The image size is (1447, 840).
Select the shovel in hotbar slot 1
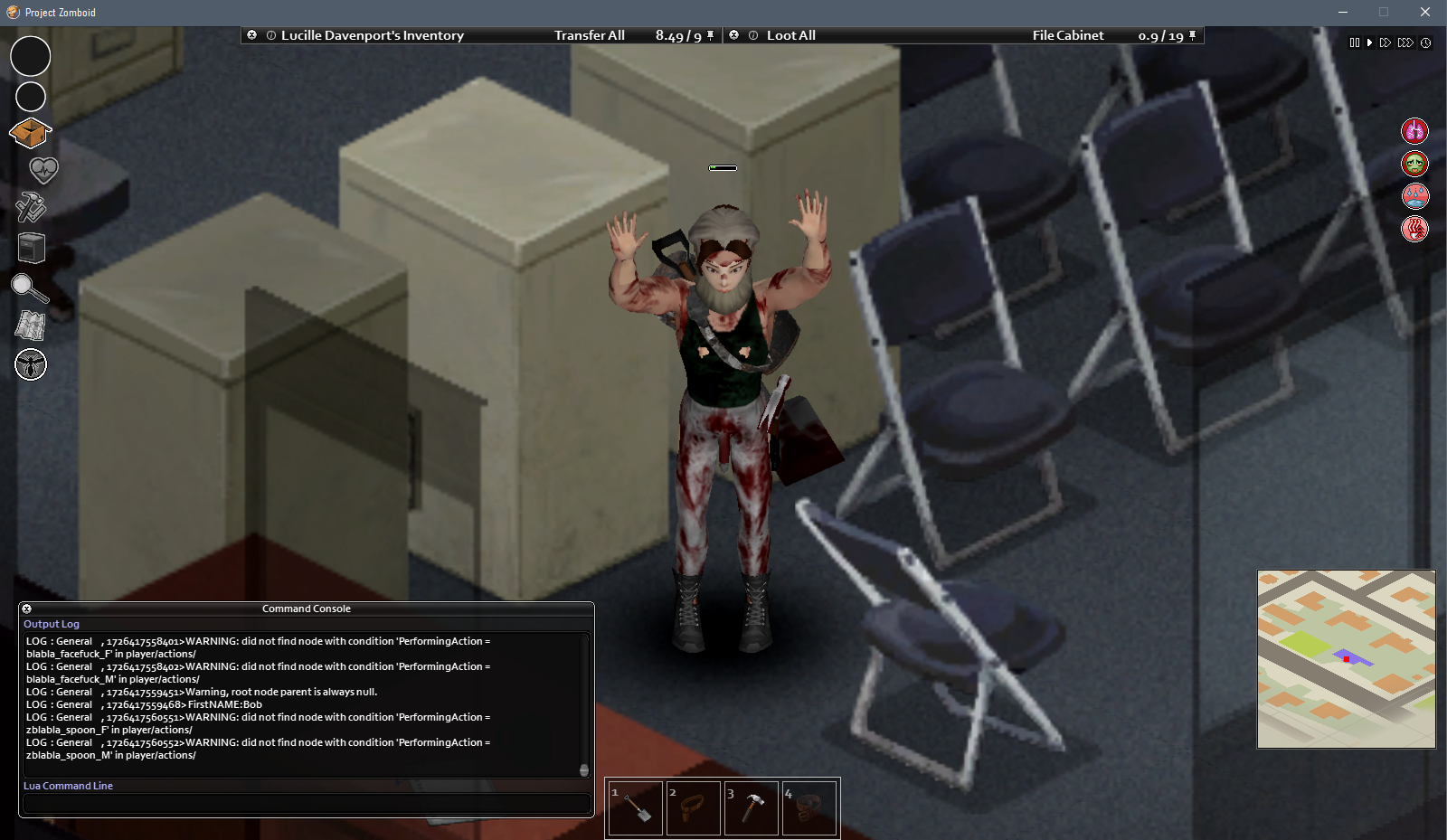coord(635,807)
